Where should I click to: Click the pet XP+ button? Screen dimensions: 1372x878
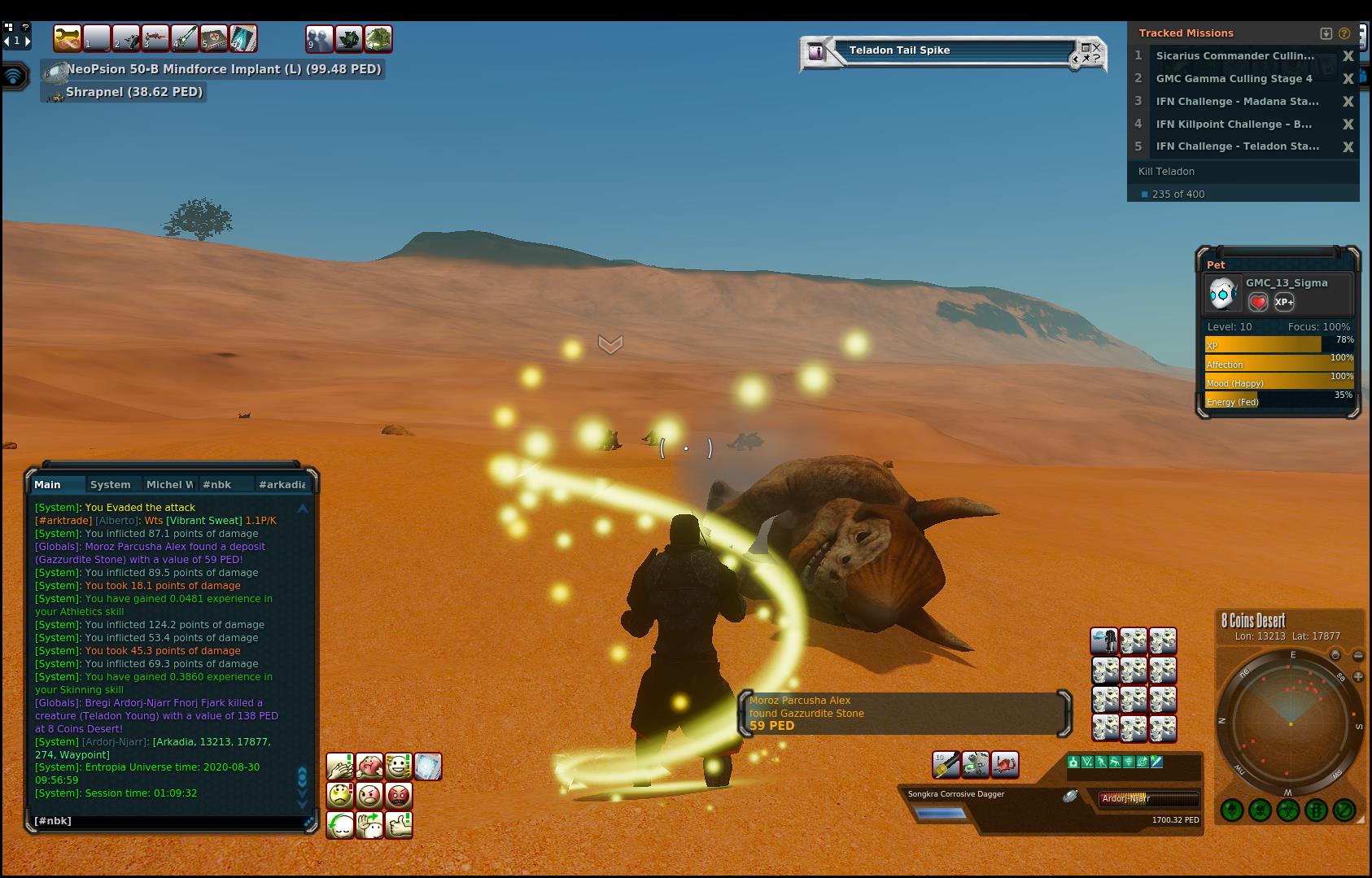[x=1284, y=302]
